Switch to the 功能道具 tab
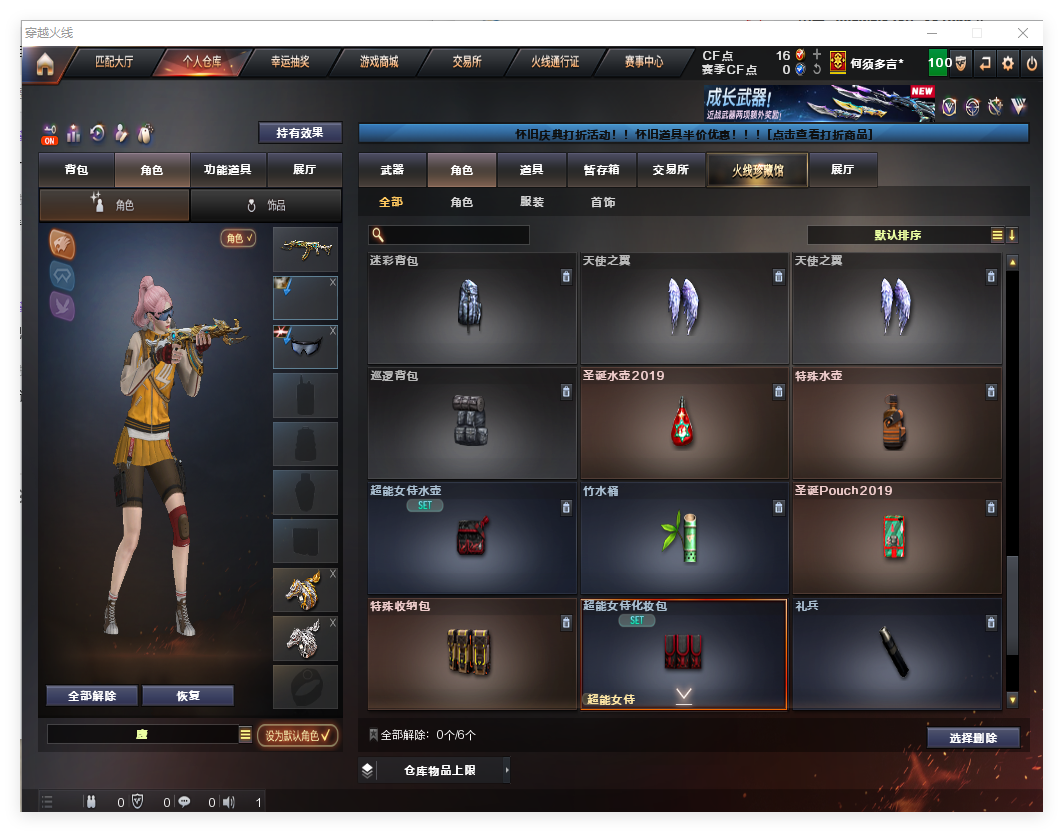 coord(227,170)
